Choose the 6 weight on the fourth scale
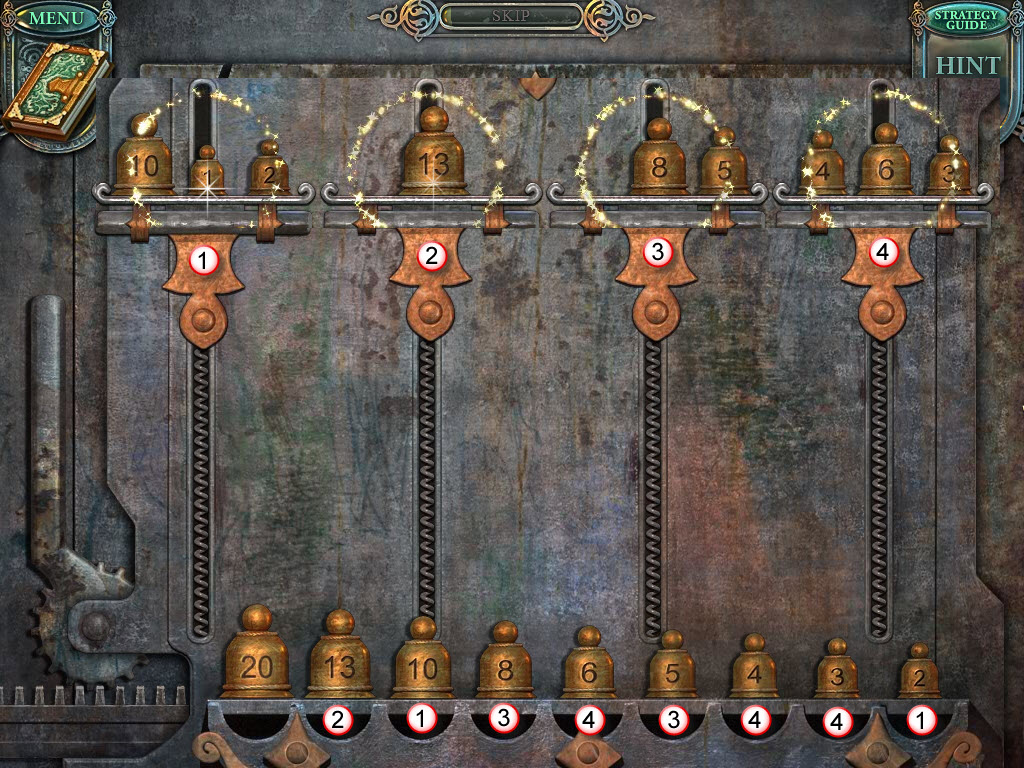 [x=883, y=166]
